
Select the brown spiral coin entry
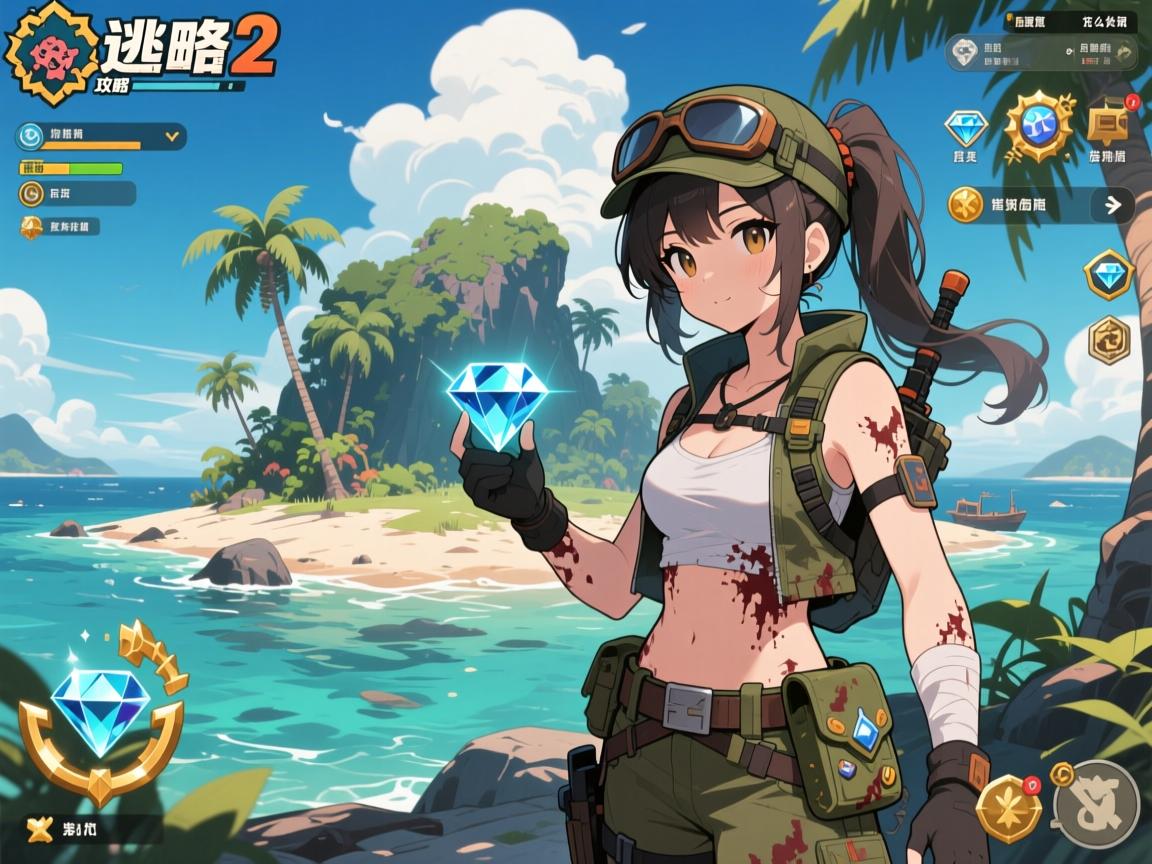pyautogui.click(x=76, y=193)
